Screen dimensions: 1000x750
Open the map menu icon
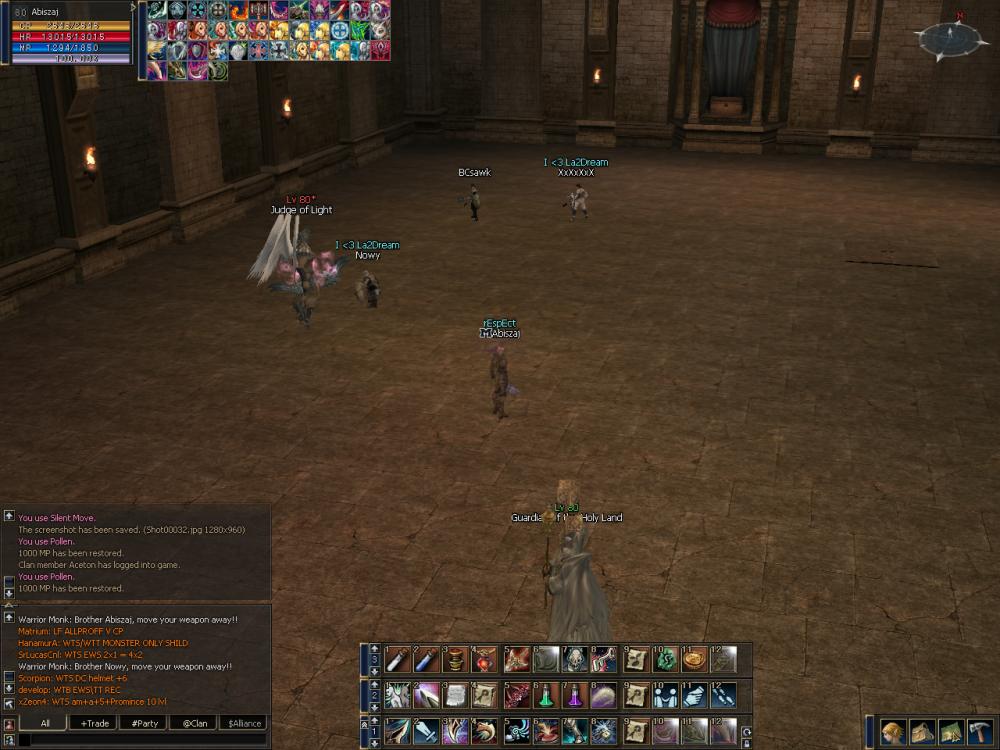click(951, 732)
